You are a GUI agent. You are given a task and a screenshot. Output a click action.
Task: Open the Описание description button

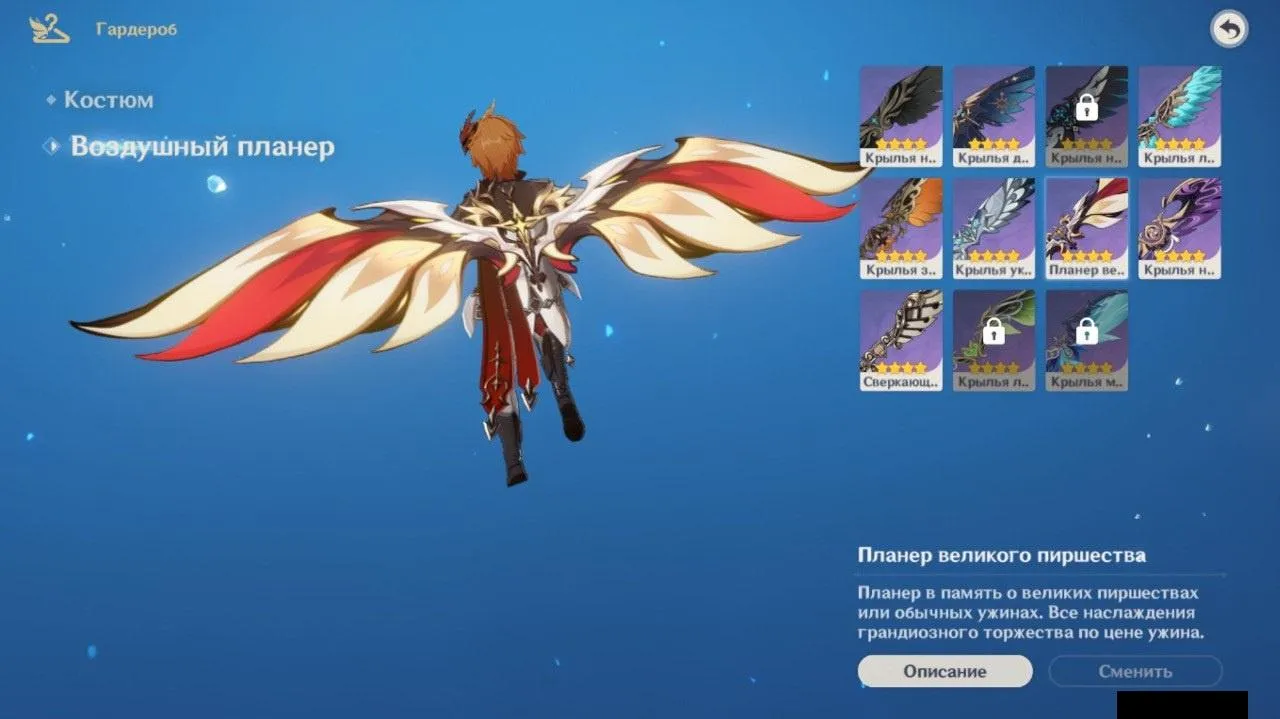click(x=945, y=672)
